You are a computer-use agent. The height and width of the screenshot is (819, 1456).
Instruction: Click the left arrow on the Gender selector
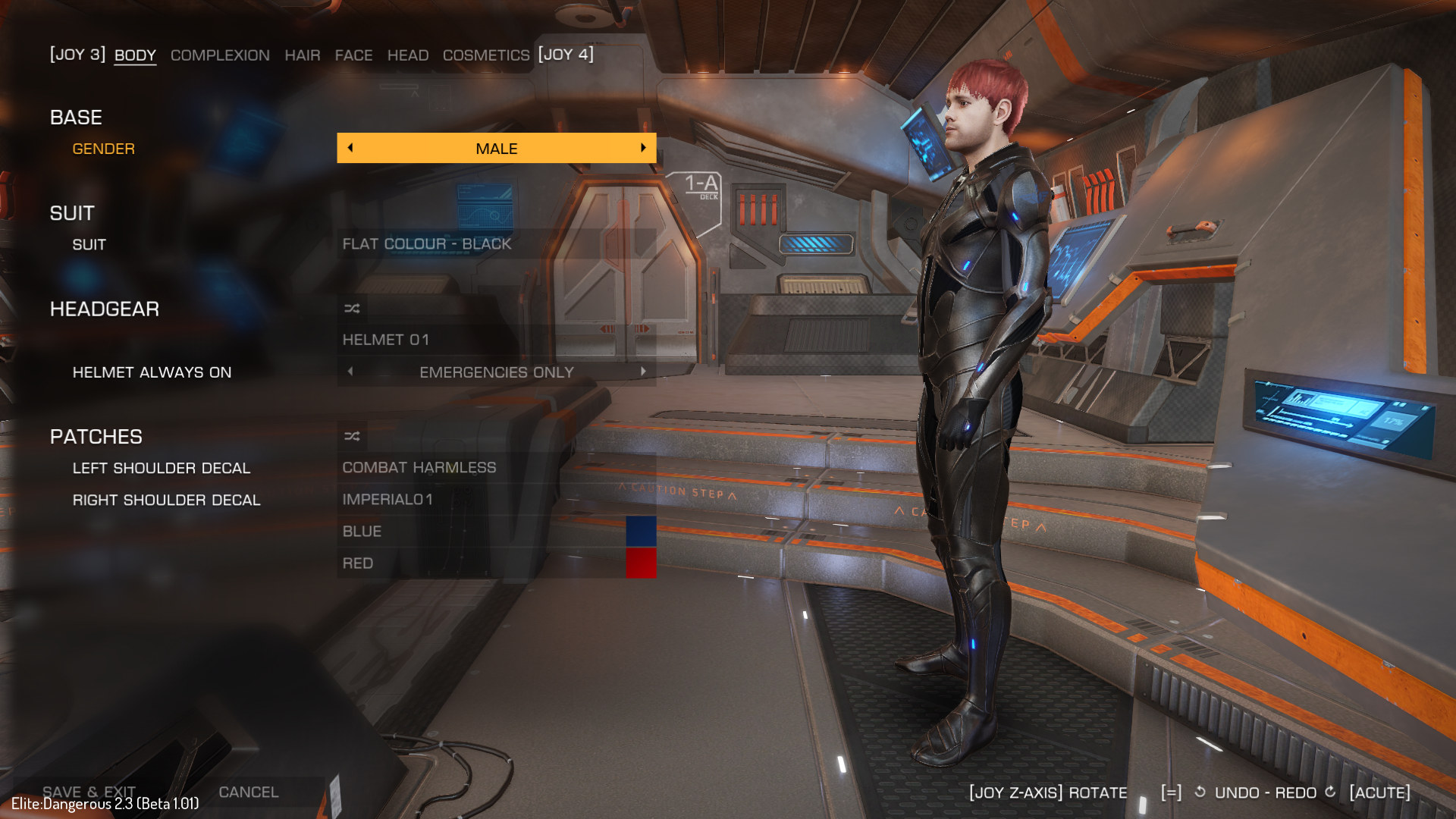[350, 148]
